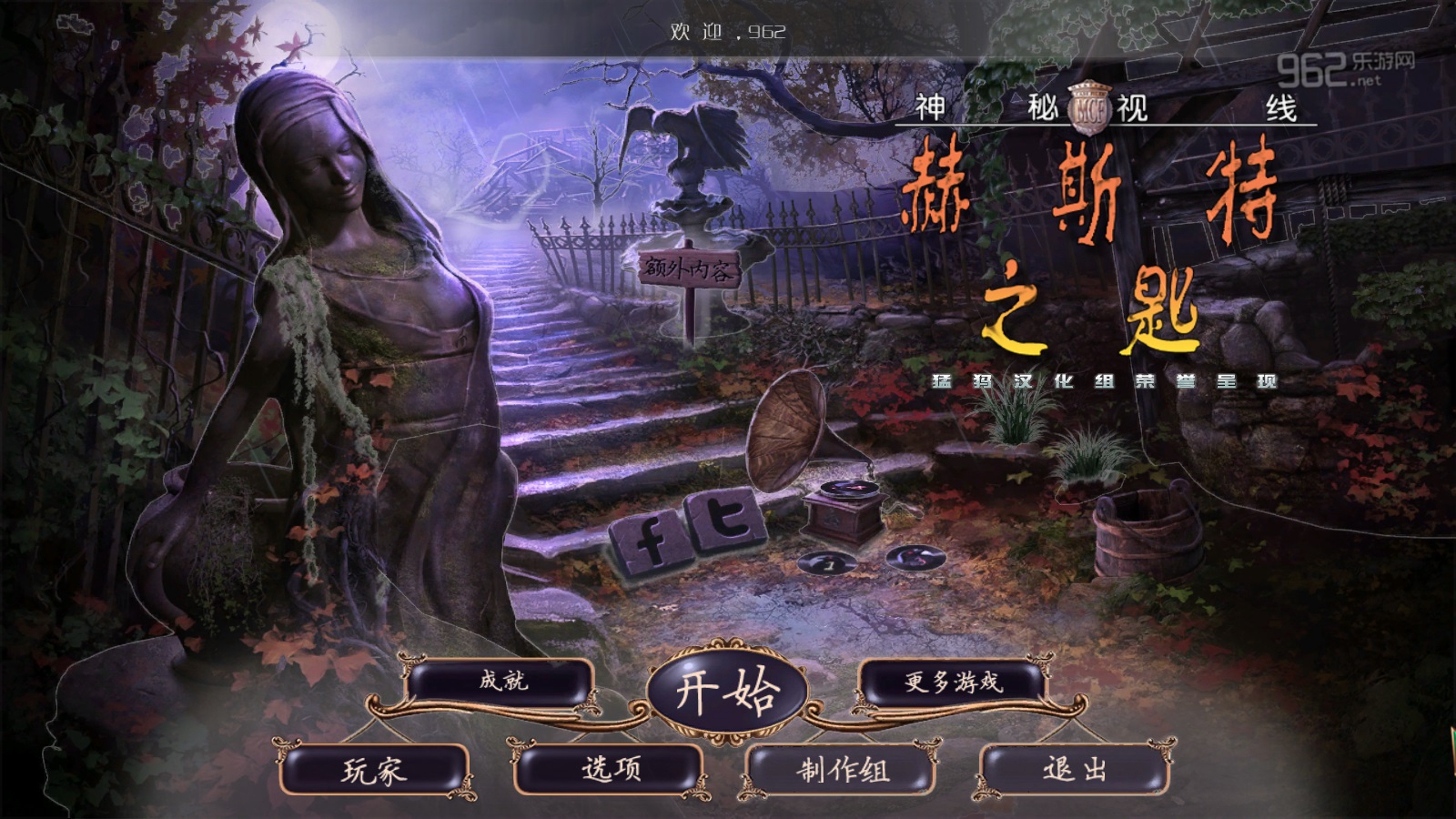Open the 成就 achievements screen
This screenshot has height=819, width=1456.
tap(502, 681)
